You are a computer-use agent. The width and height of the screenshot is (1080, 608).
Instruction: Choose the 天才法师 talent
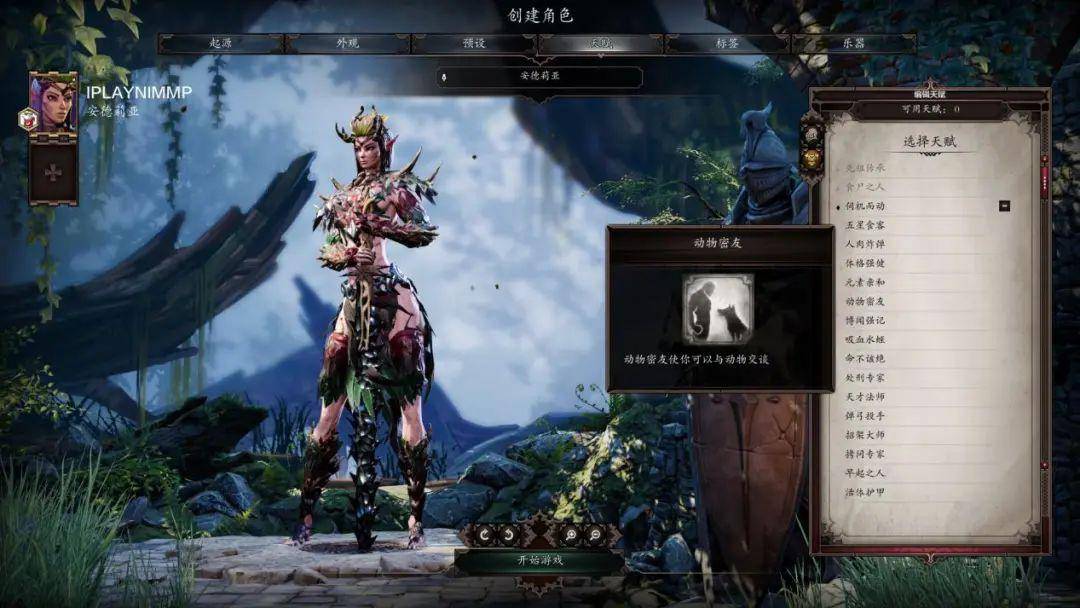(865, 397)
